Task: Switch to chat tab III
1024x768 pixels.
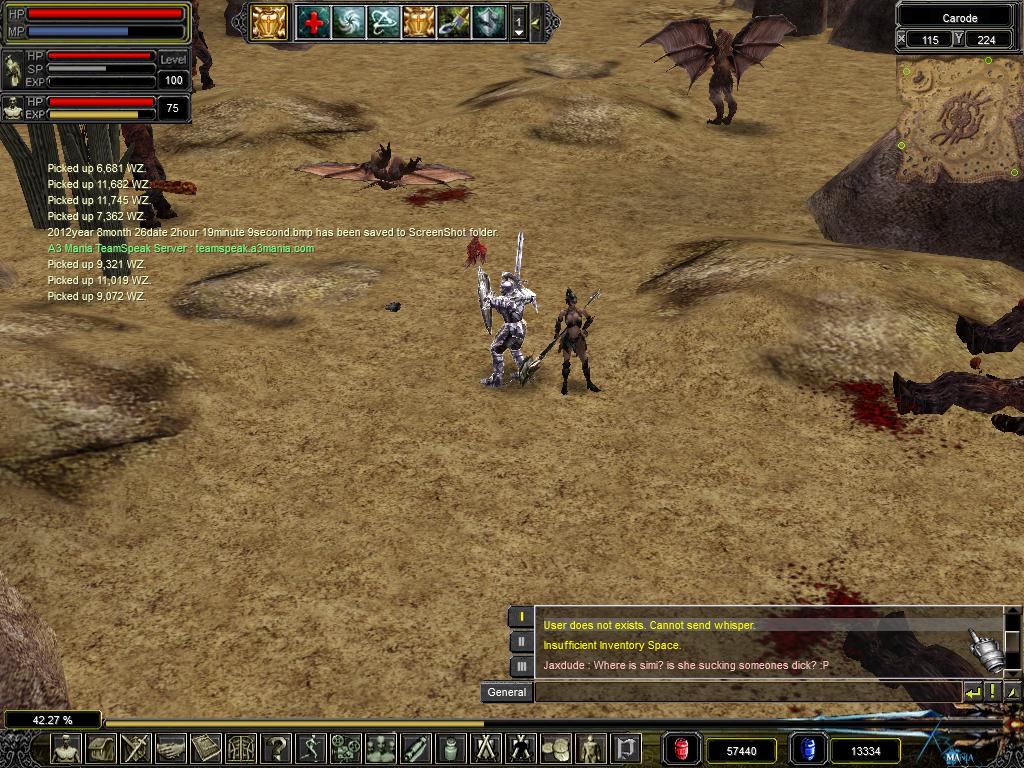Action: click(521, 666)
